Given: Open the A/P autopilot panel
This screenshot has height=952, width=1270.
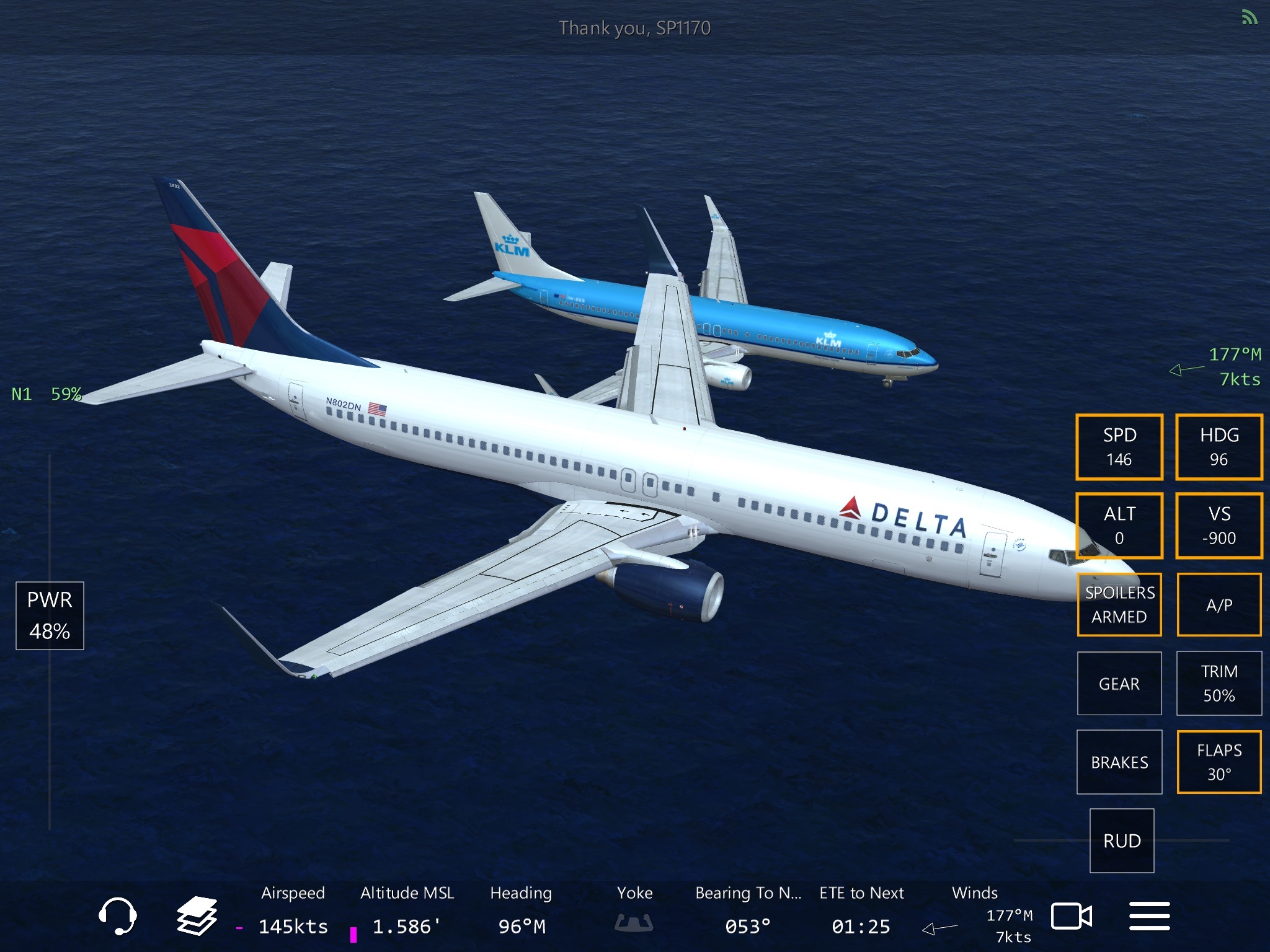Looking at the screenshot, I should click(x=1219, y=604).
